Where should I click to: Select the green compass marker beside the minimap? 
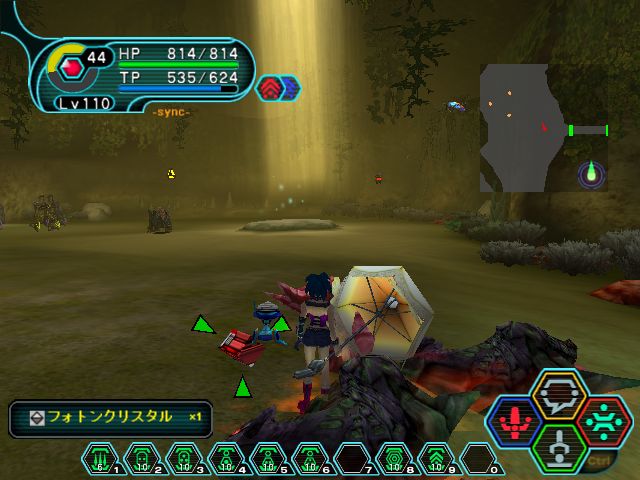[x=592, y=175]
